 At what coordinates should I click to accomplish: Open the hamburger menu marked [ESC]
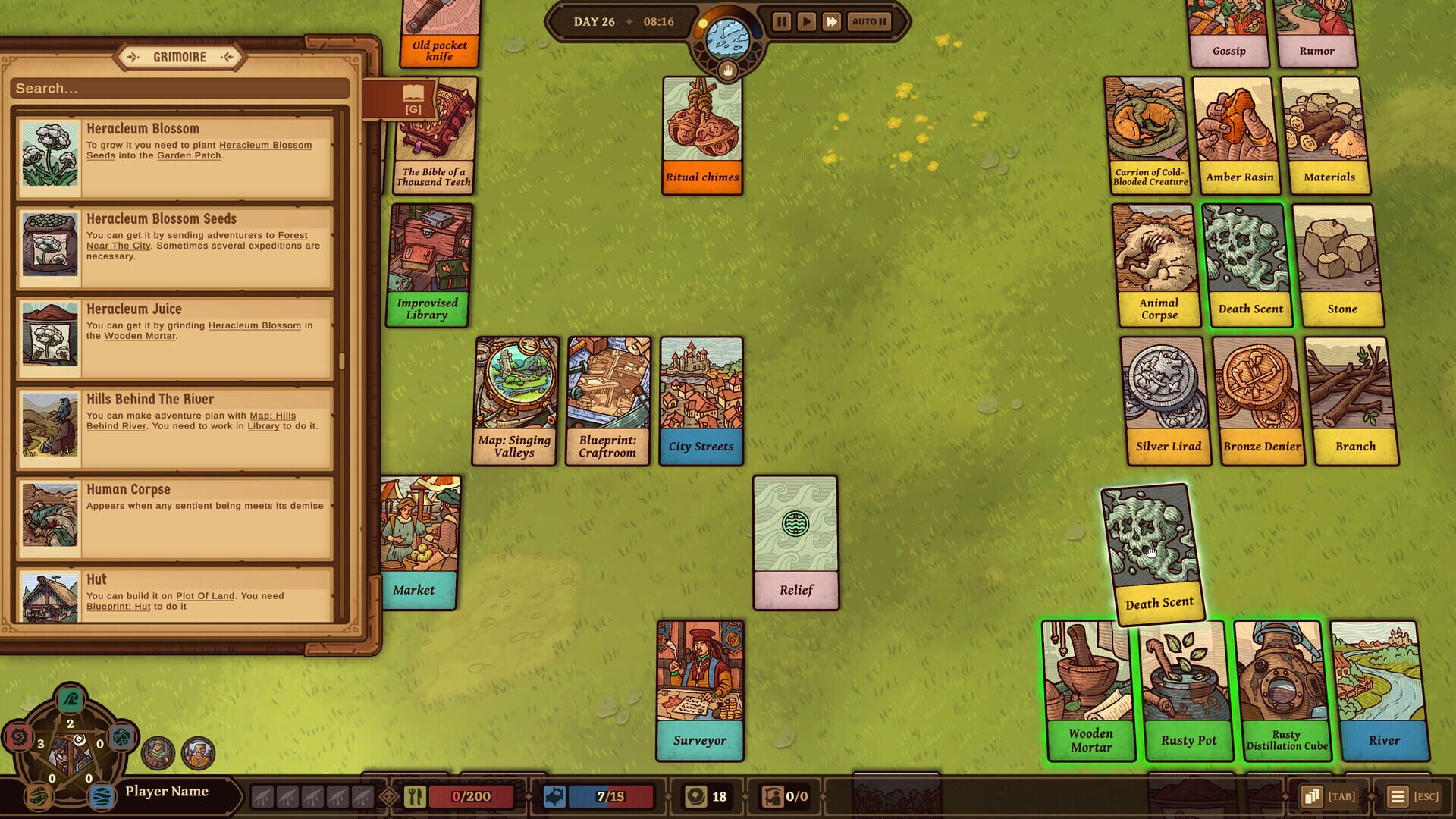(1399, 796)
